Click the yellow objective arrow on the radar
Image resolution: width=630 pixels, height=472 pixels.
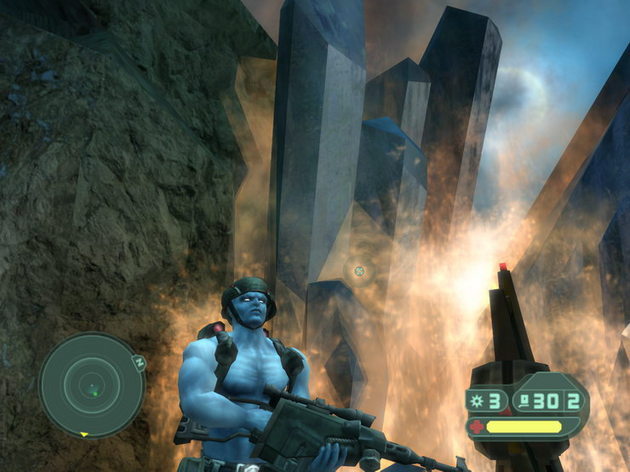click(83, 434)
